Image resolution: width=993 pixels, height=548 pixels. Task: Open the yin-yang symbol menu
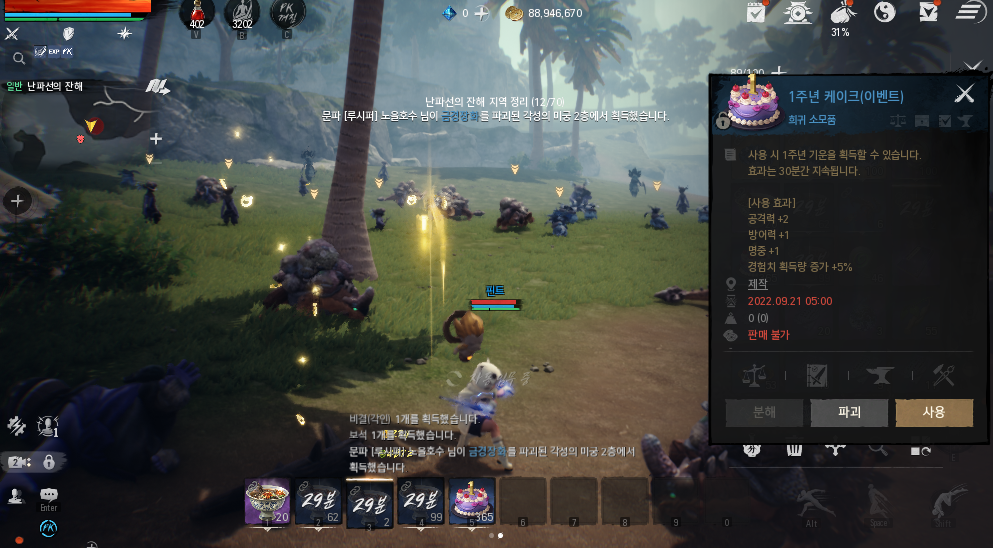(x=884, y=12)
